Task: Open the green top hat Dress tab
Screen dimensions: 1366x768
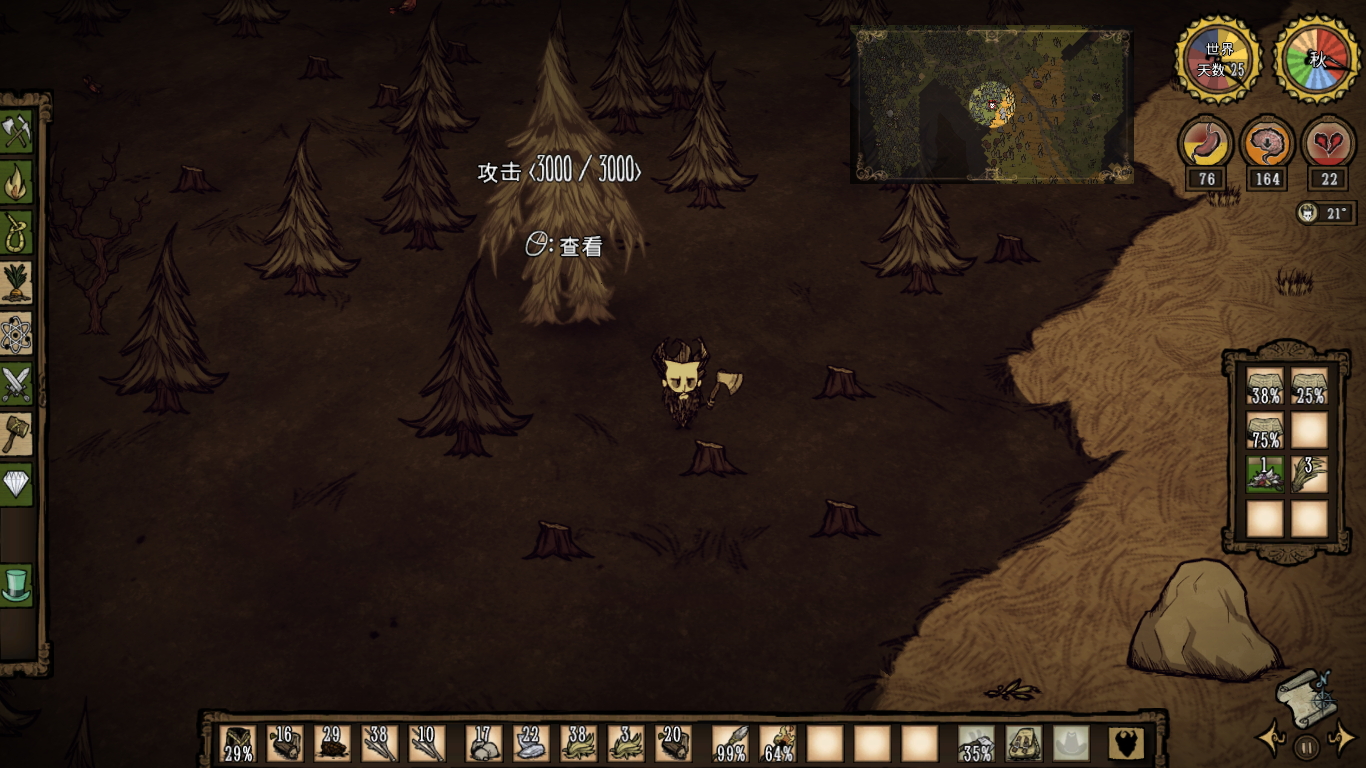Action: (x=17, y=585)
